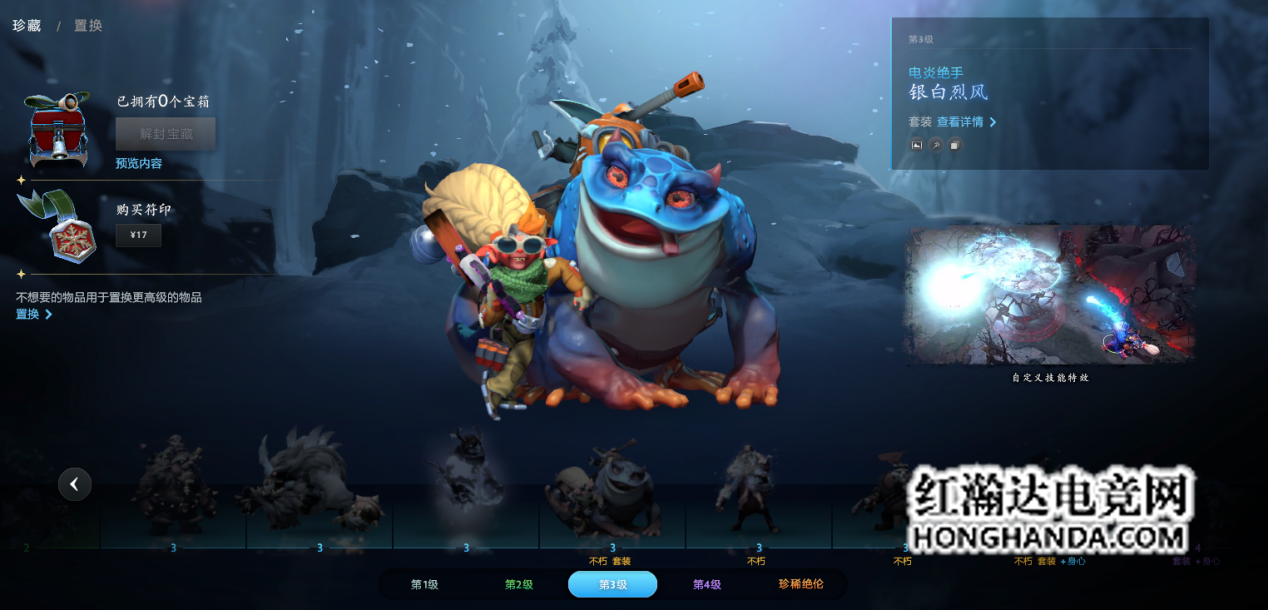Viewport: 1268px width, 610px height.
Task: Open the 置换 tab at the top
Action: [88, 25]
